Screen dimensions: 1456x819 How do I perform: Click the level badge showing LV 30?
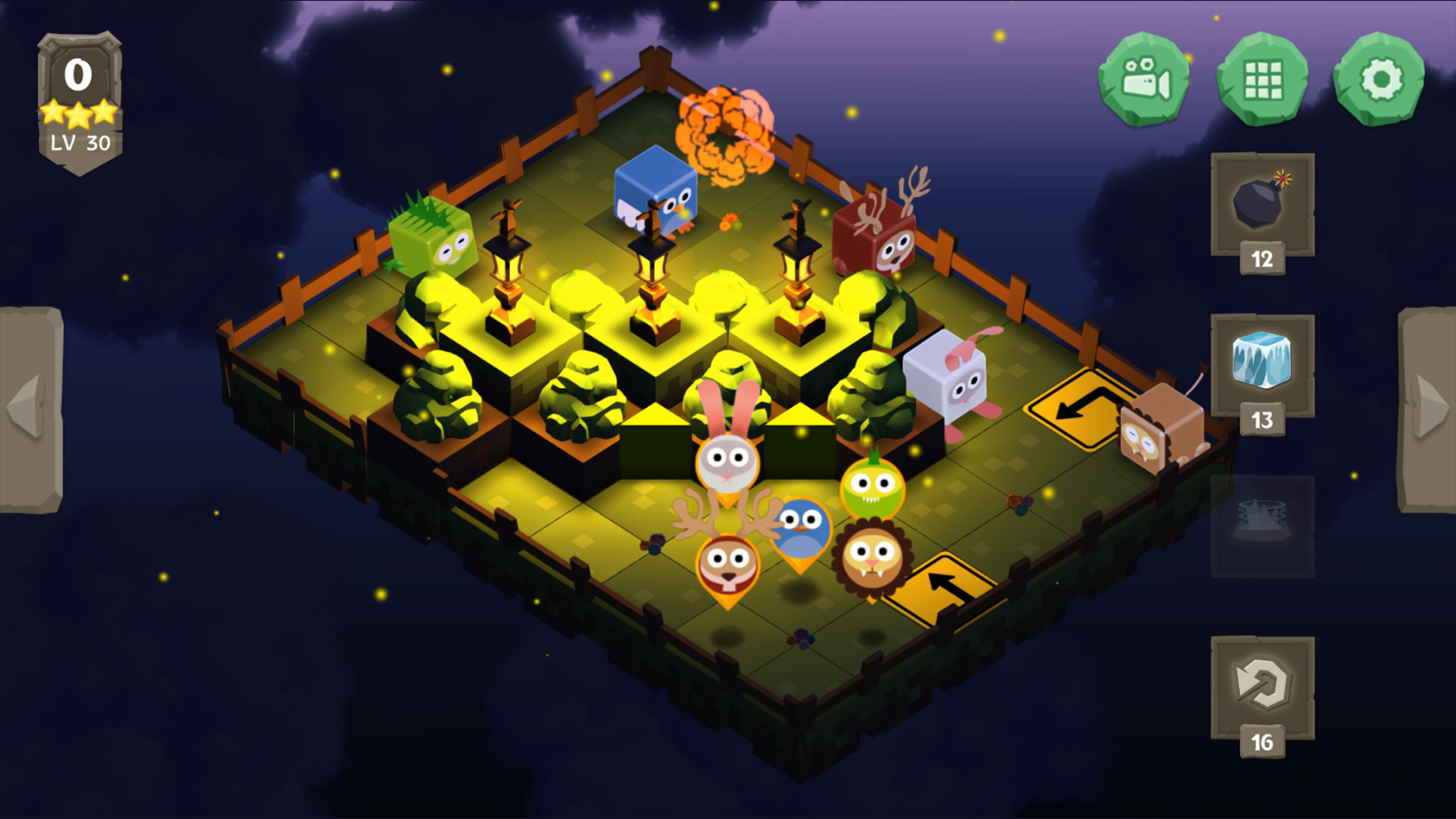click(x=78, y=140)
